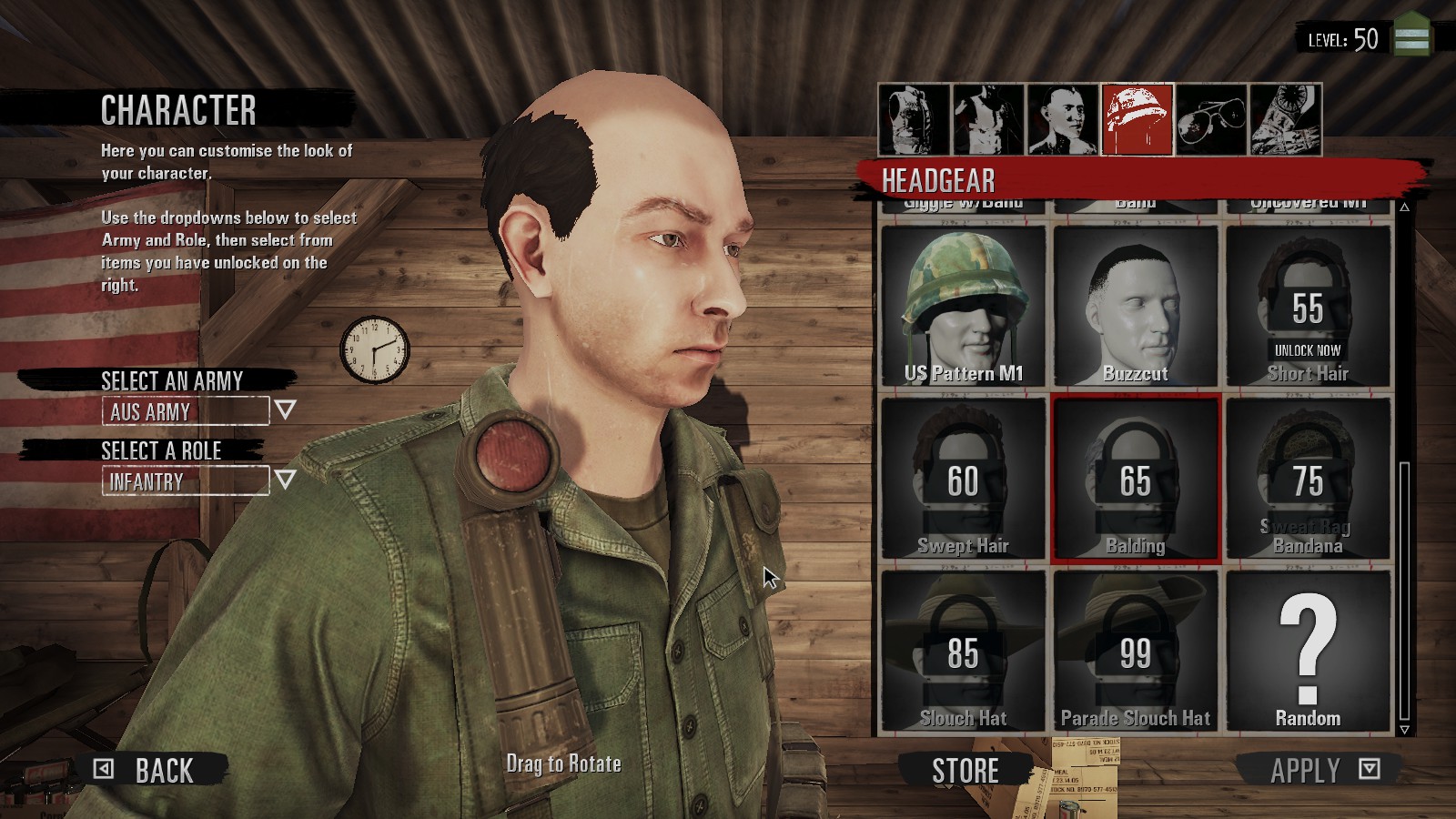1456x819 pixels.
Task: Open the head and face category icon
Action: pos(1062,118)
